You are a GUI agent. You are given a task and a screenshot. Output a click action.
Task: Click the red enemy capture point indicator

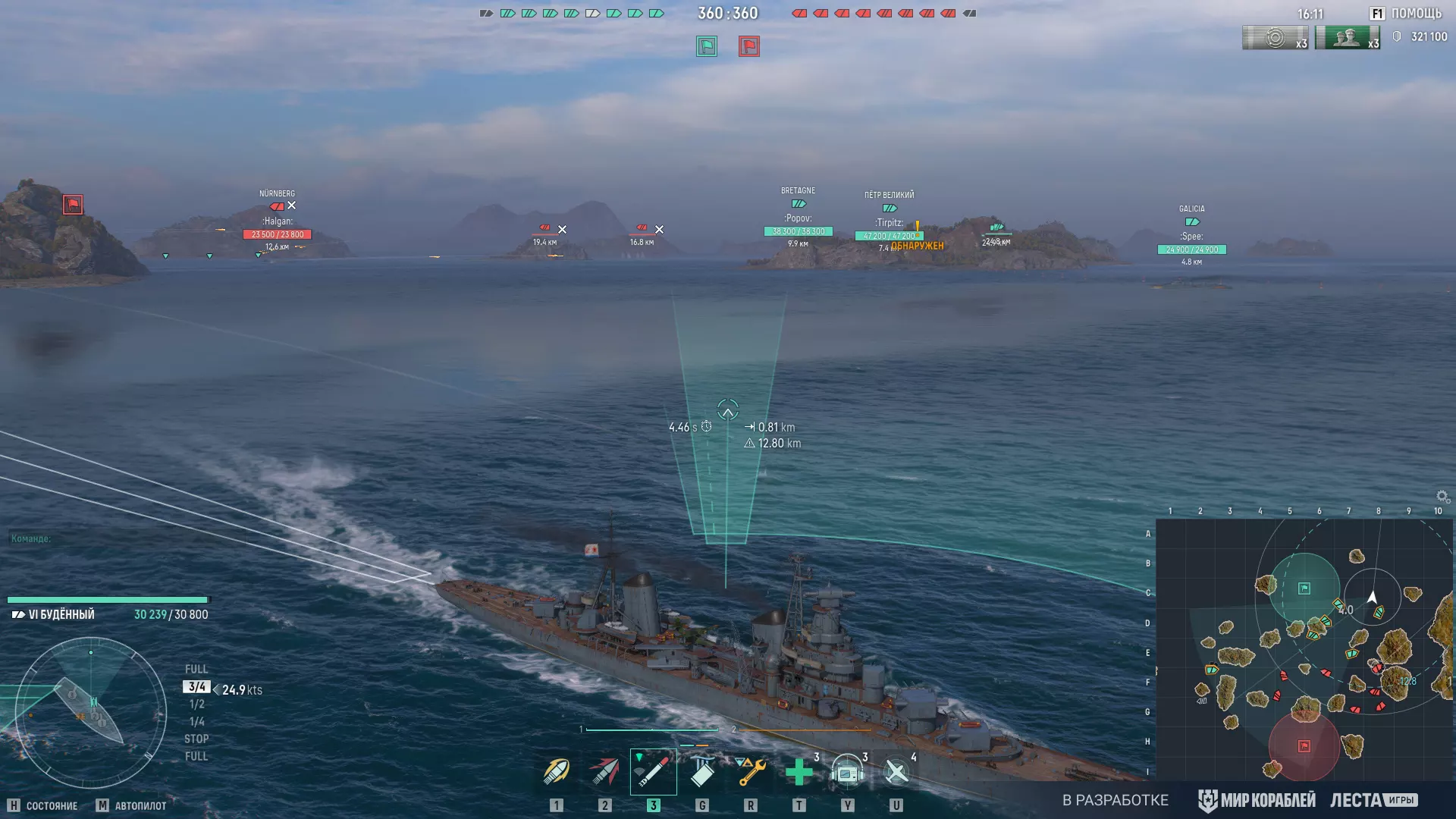click(x=749, y=46)
